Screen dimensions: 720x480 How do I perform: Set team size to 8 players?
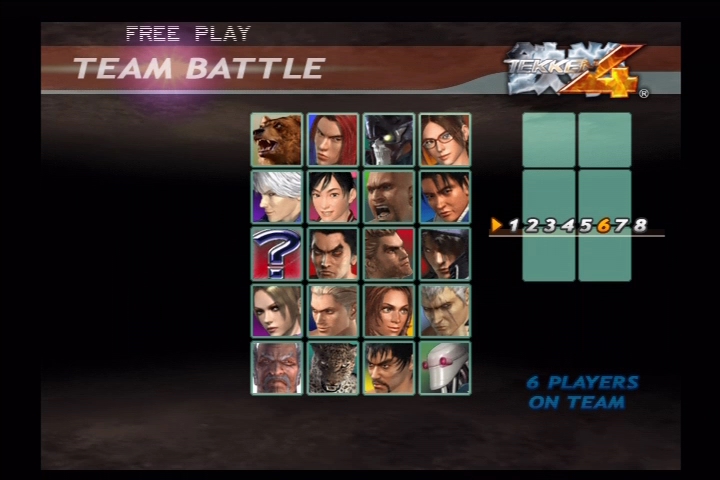[x=640, y=225]
